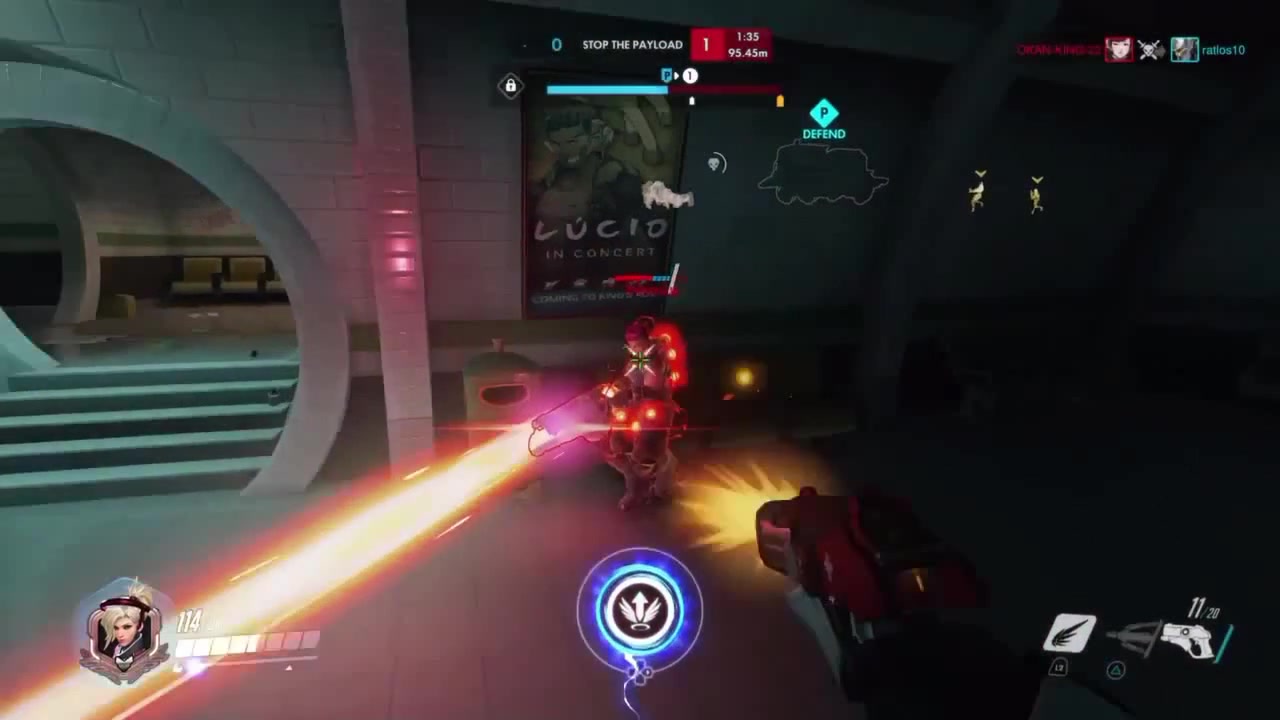Screen dimensions: 1280x720
Task: Select D.Va's portrait in the kill feed
Action: point(1120,50)
